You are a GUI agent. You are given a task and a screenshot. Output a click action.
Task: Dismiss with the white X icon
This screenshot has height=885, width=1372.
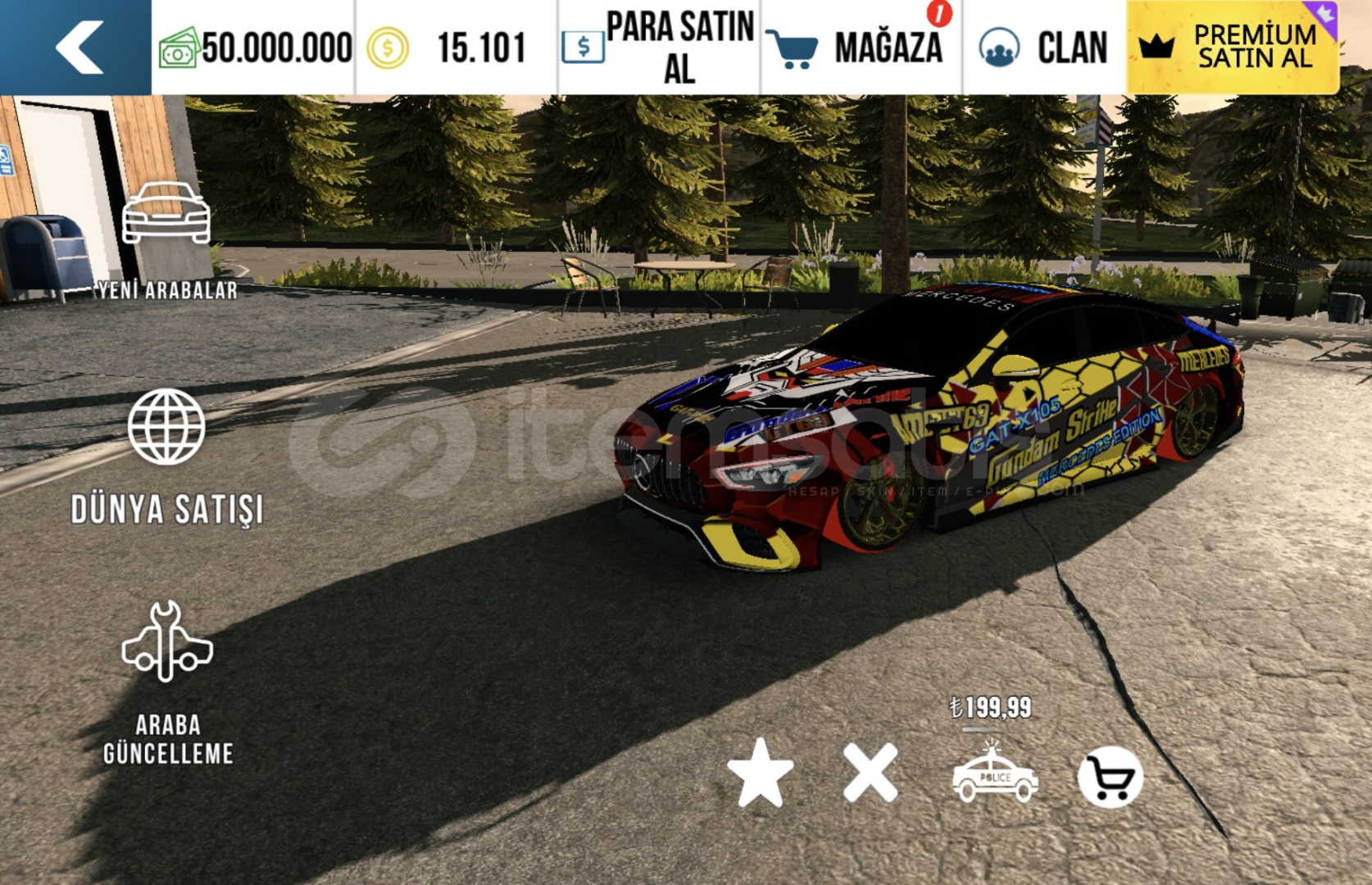[870, 774]
